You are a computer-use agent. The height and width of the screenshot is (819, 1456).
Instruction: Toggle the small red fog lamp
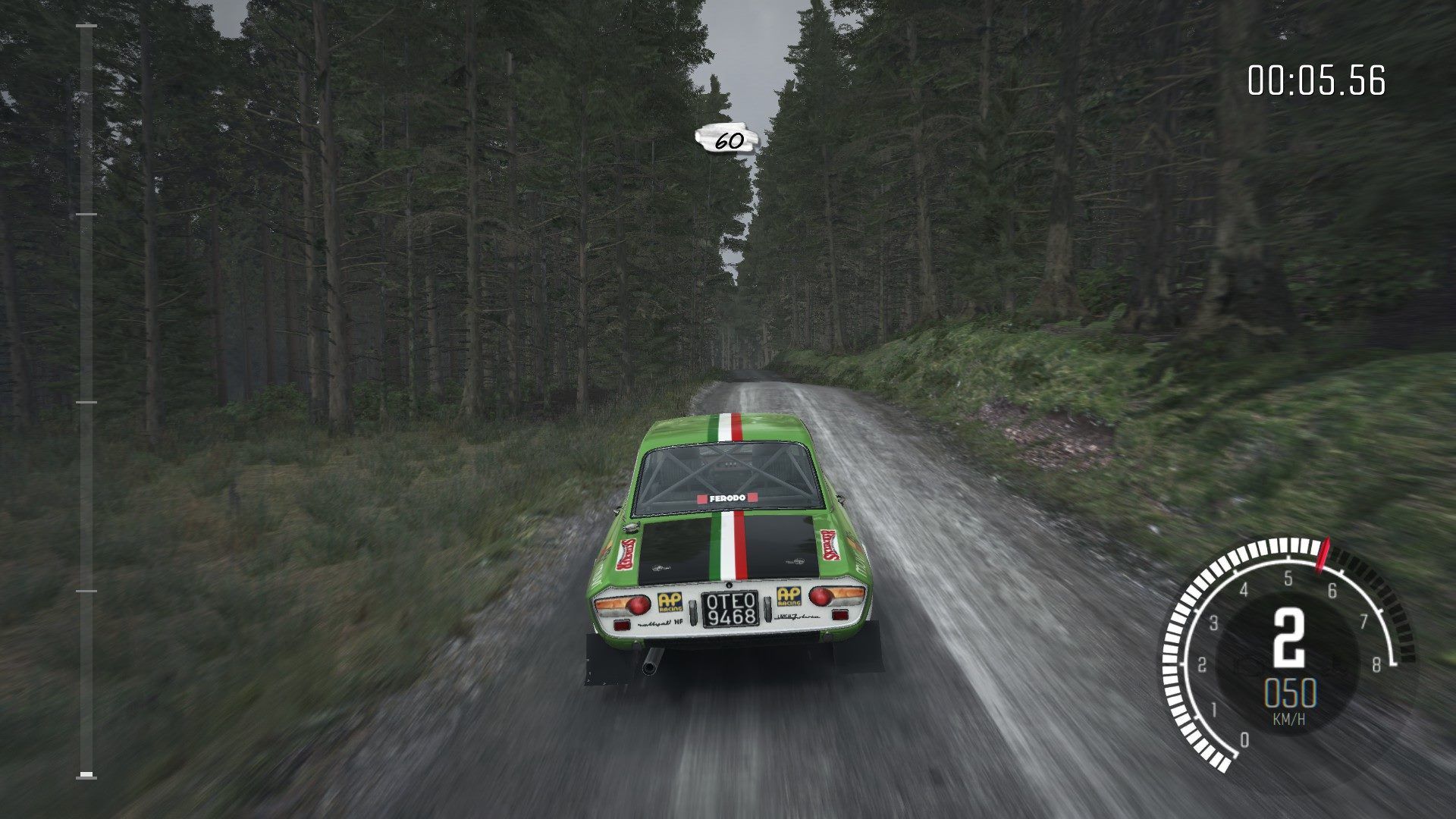(623, 624)
